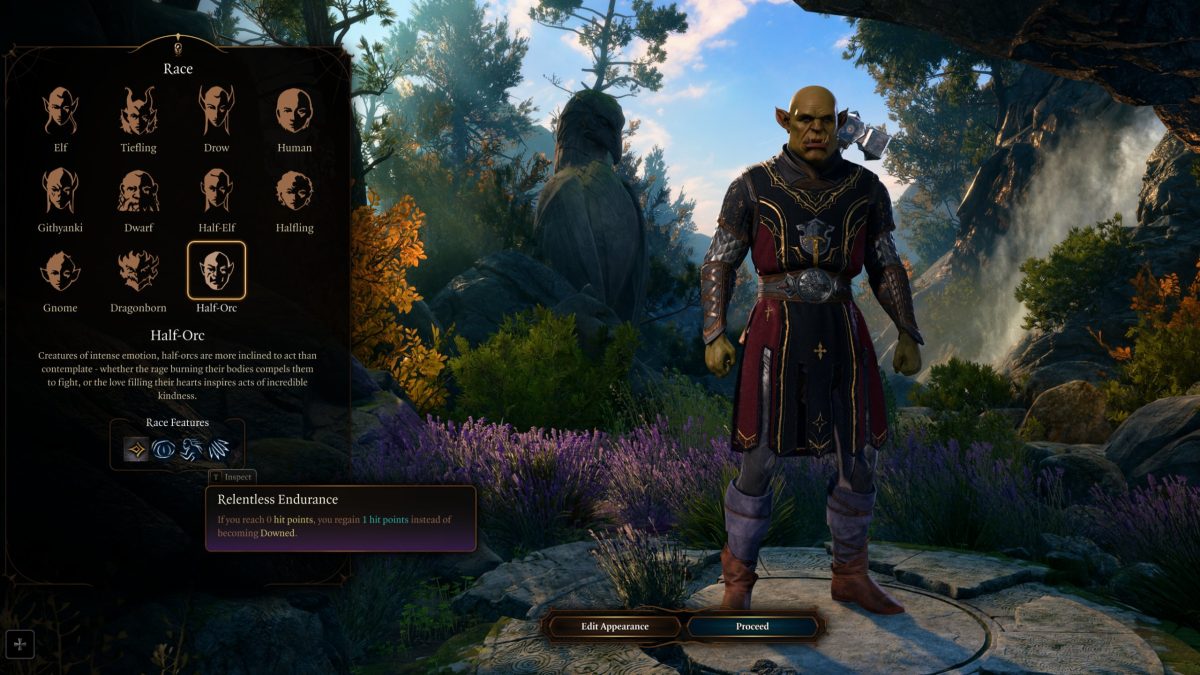Open Edit Appearance

(615, 627)
